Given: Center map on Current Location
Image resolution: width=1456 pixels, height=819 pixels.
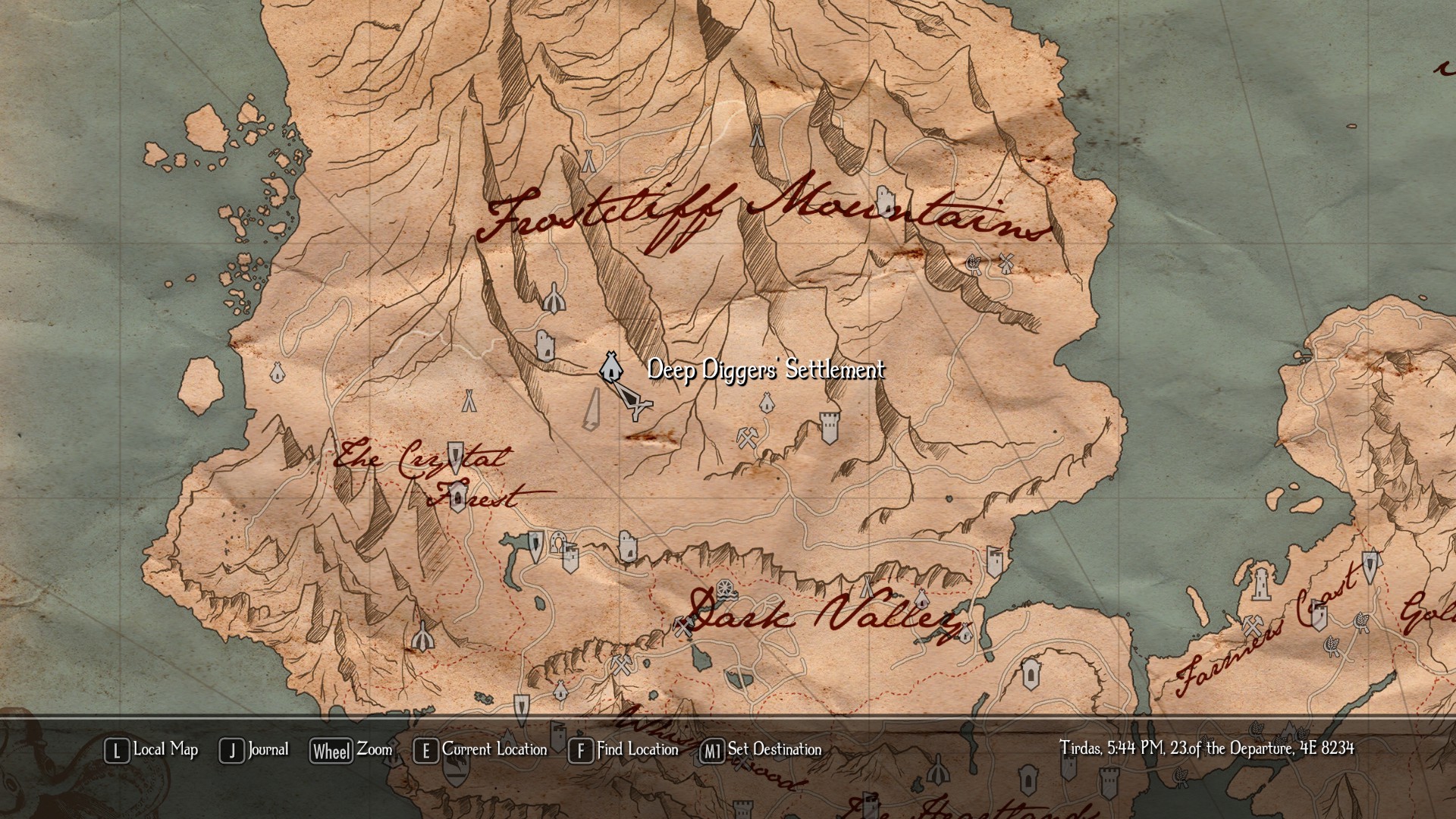Looking at the screenshot, I should (x=481, y=750).
